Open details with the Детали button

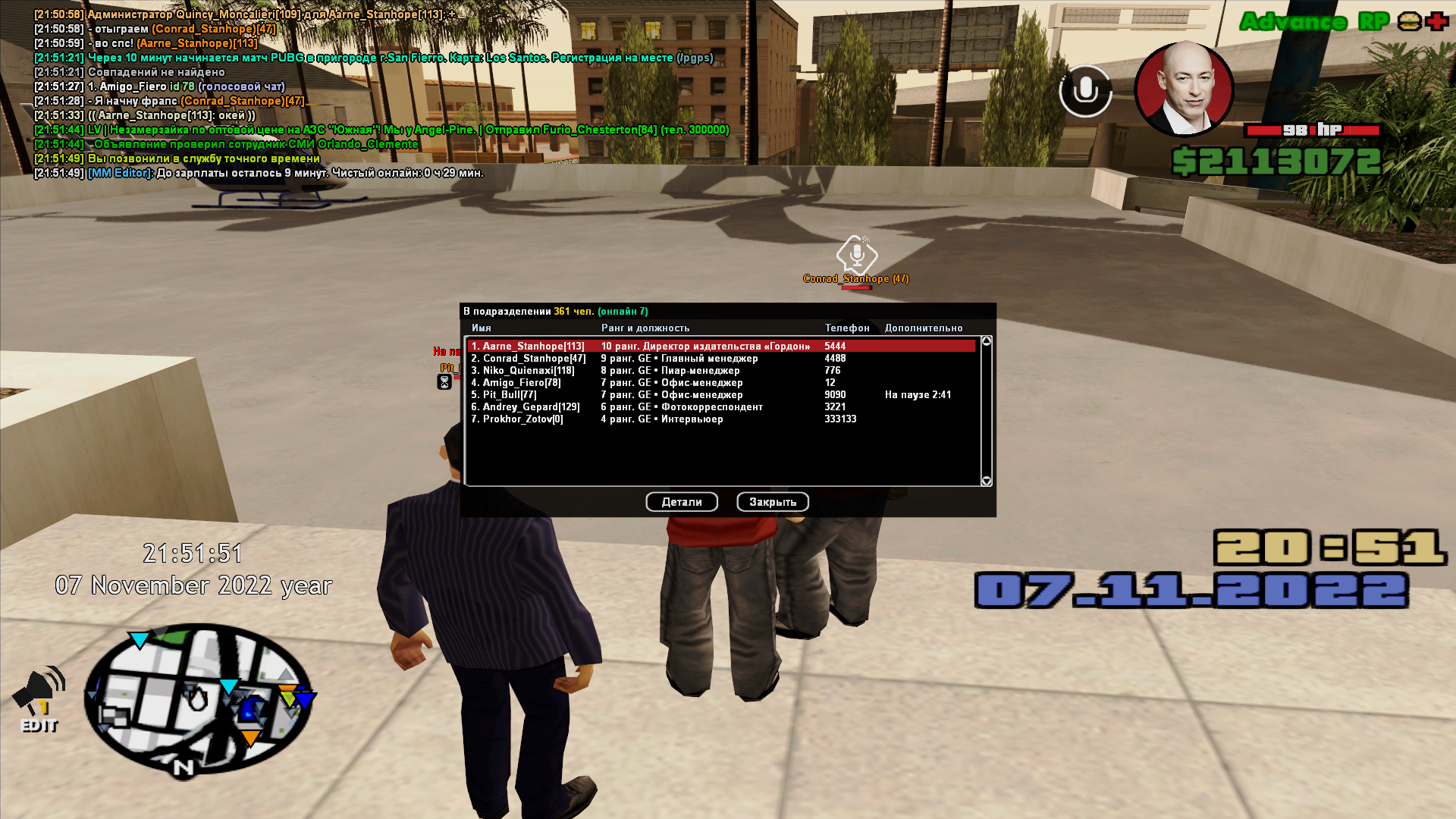(x=681, y=502)
